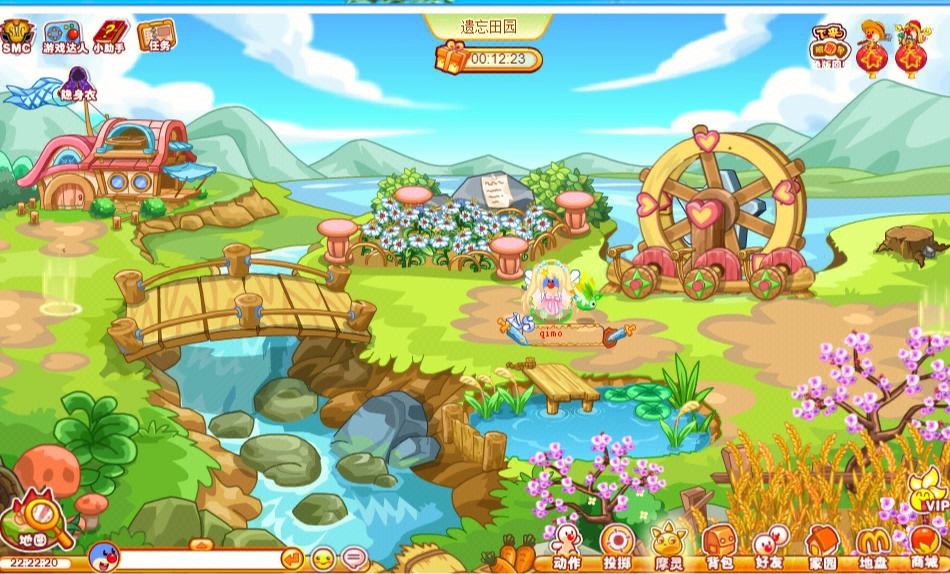The height and width of the screenshot is (574, 950).
Task: Select the 投掷 throw tool
Action: pos(617,548)
